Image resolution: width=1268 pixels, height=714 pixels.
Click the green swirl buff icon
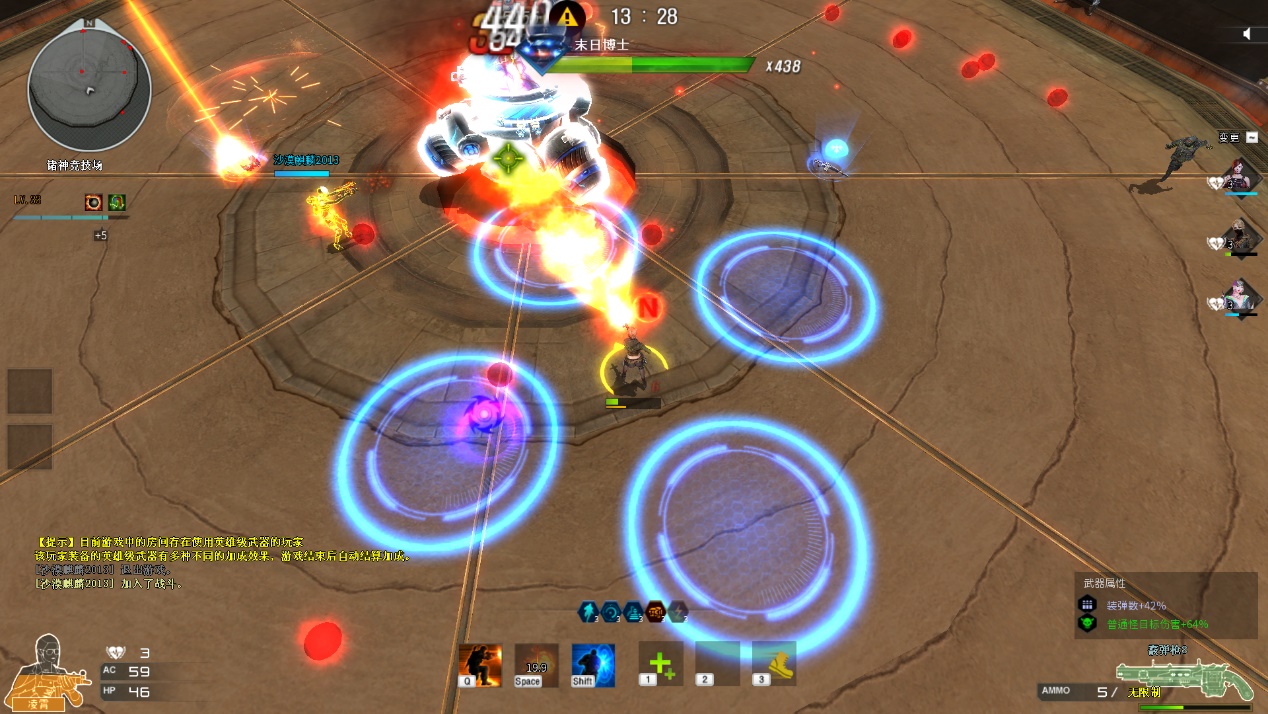[x=117, y=202]
